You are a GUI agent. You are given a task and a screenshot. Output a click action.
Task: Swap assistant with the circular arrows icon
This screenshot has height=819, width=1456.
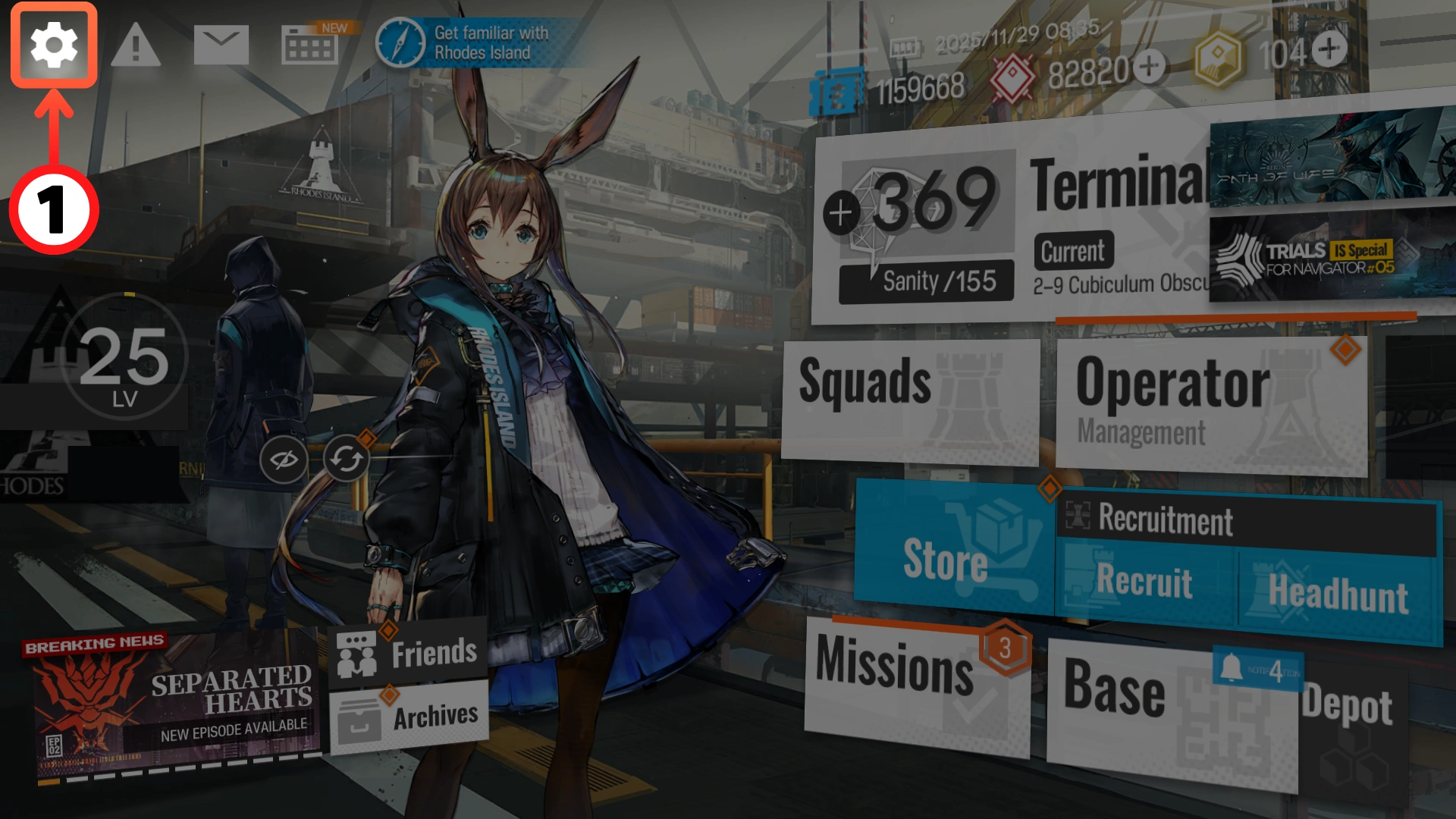(347, 459)
